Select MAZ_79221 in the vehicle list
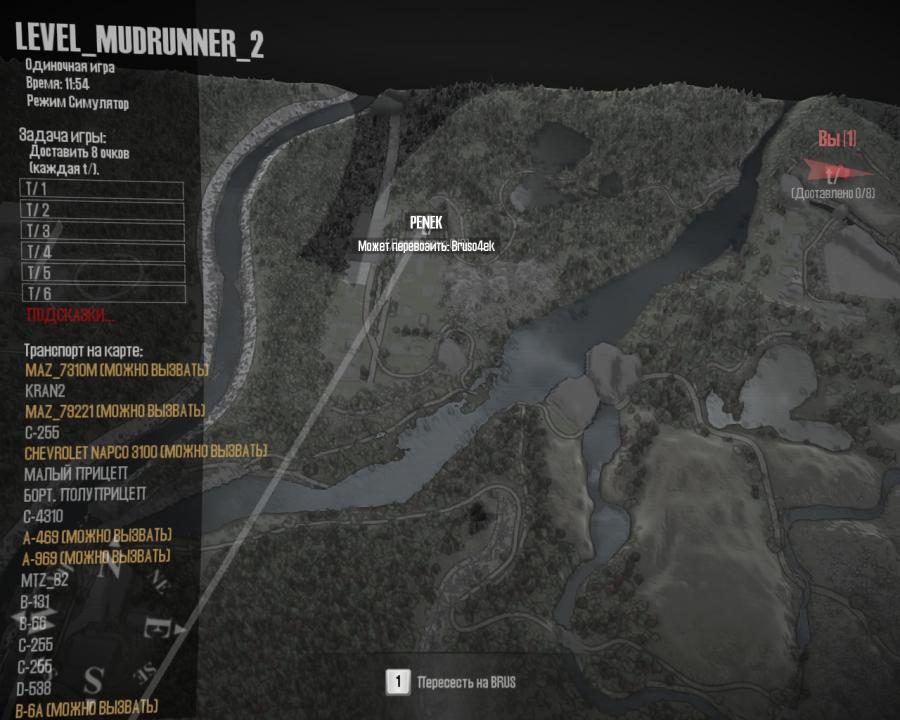 pos(114,412)
